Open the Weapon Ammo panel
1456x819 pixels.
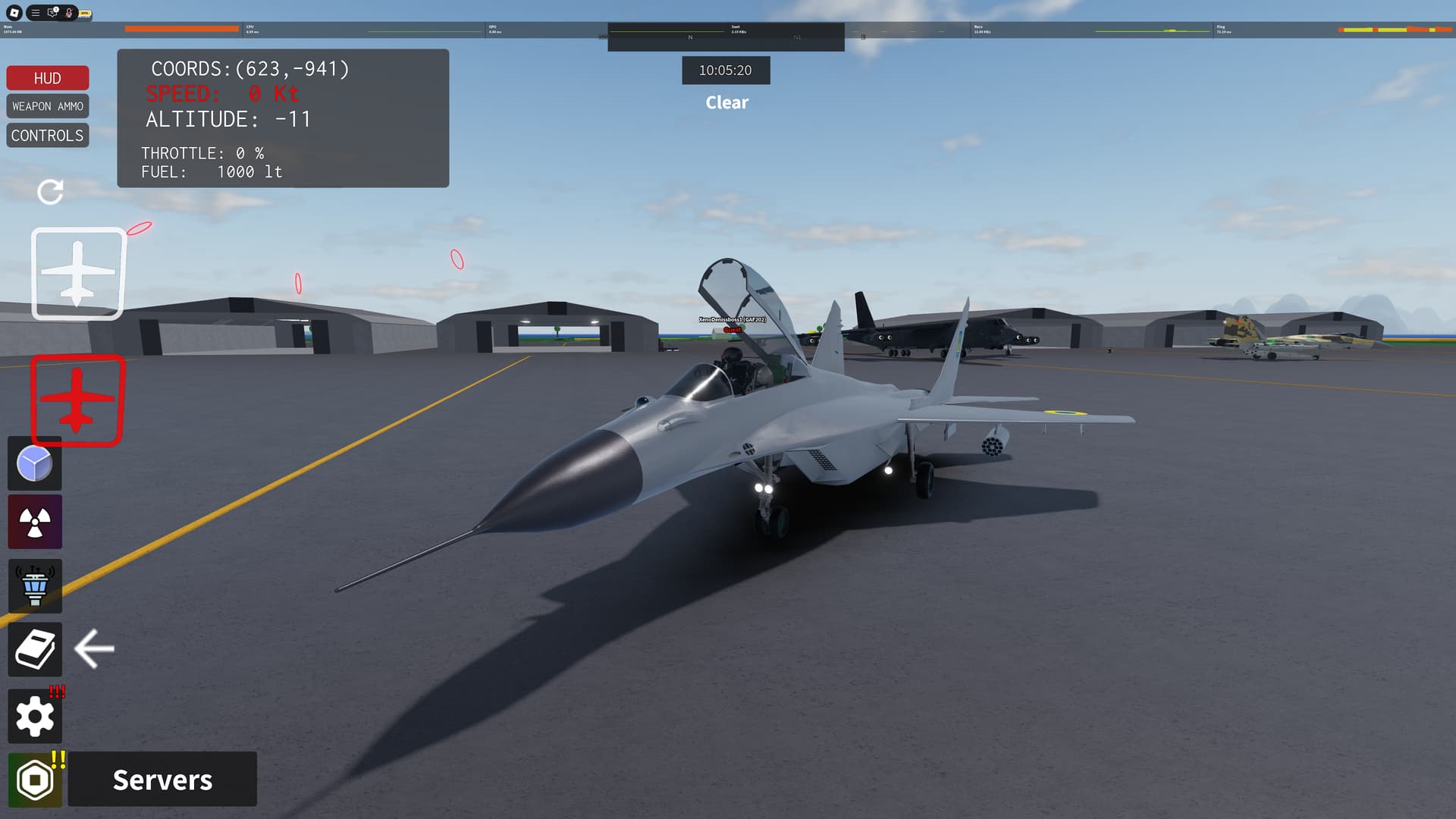(47, 106)
